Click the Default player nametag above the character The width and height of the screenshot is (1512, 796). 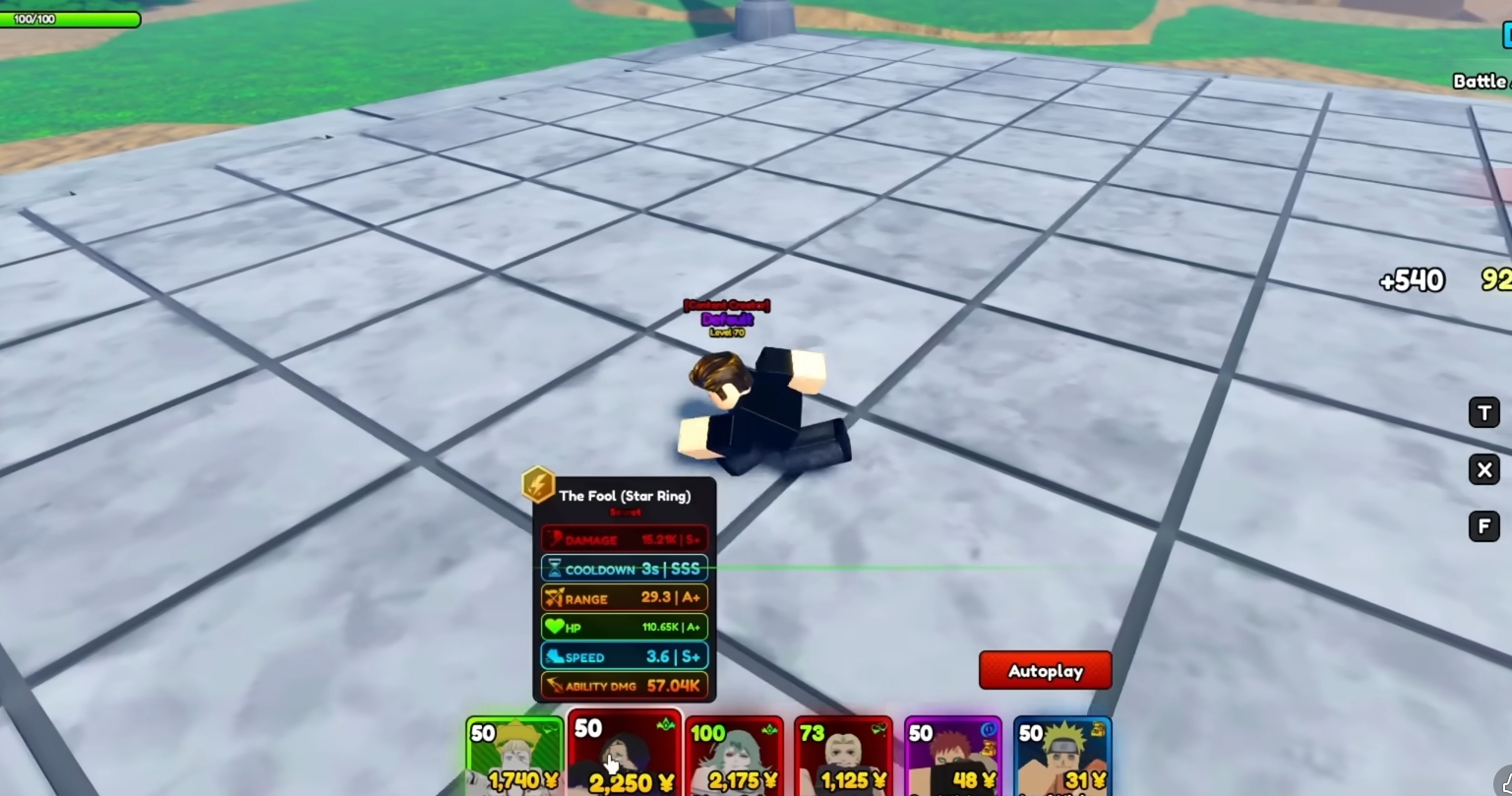(728, 320)
